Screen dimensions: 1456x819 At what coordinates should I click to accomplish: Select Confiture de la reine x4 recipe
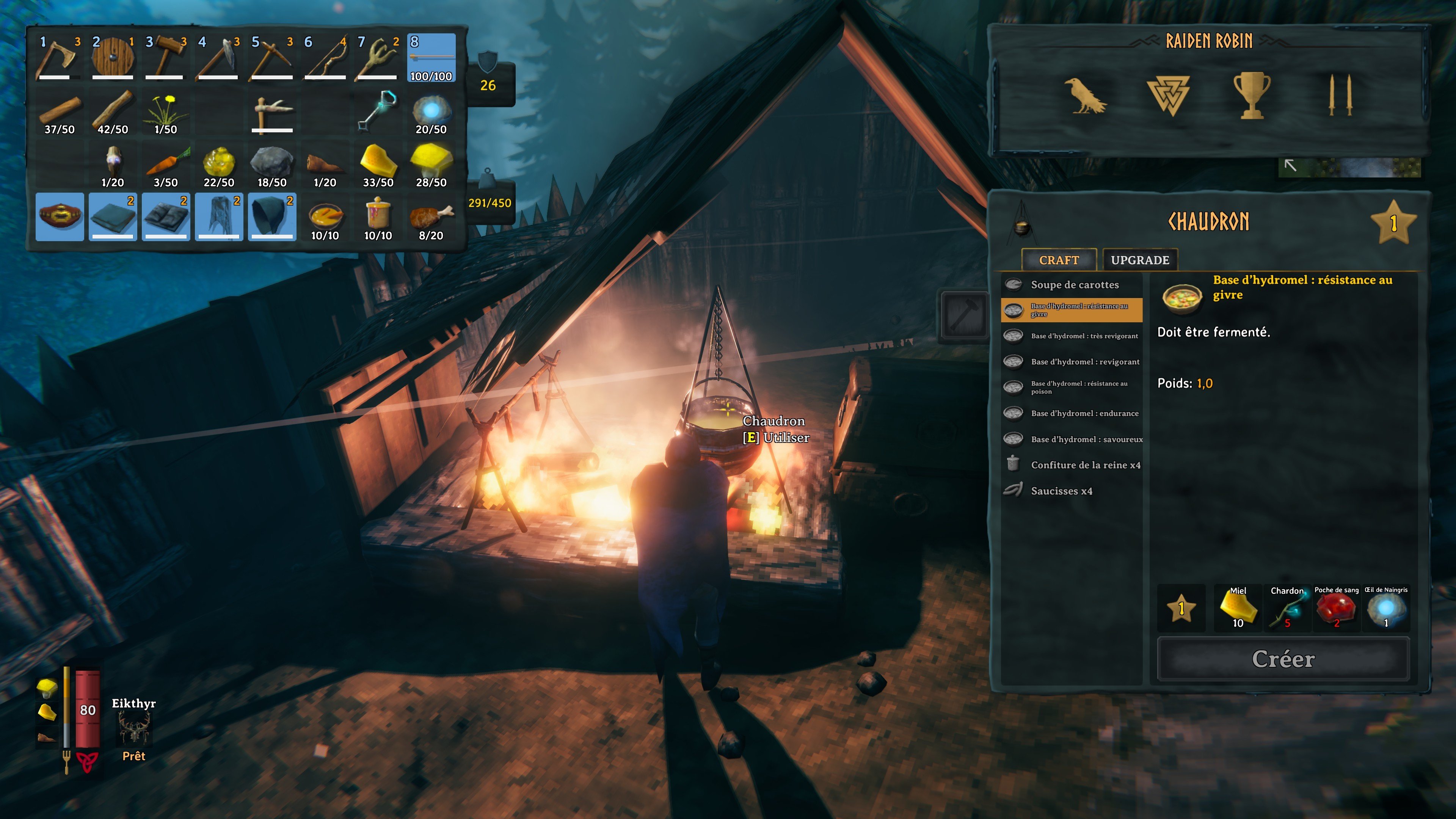click(x=1085, y=464)
